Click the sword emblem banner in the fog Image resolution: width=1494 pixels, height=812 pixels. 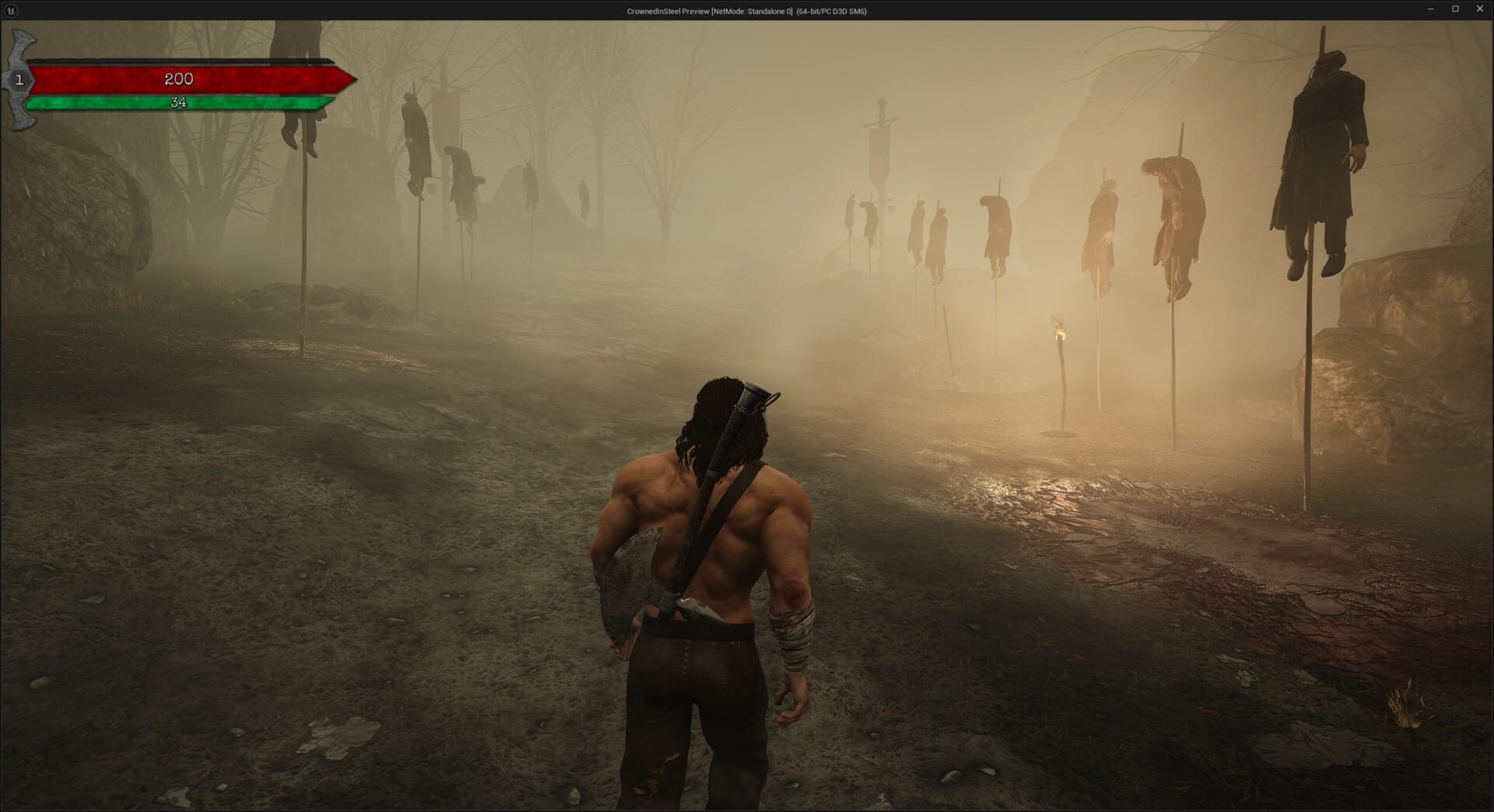(x=880, y=132)
